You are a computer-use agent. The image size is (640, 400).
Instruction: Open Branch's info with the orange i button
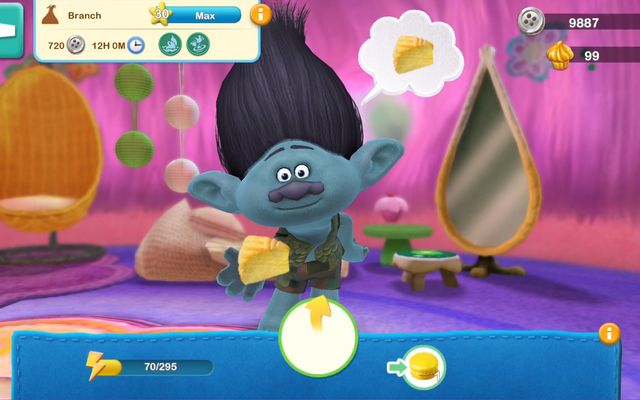coord(260,15)
